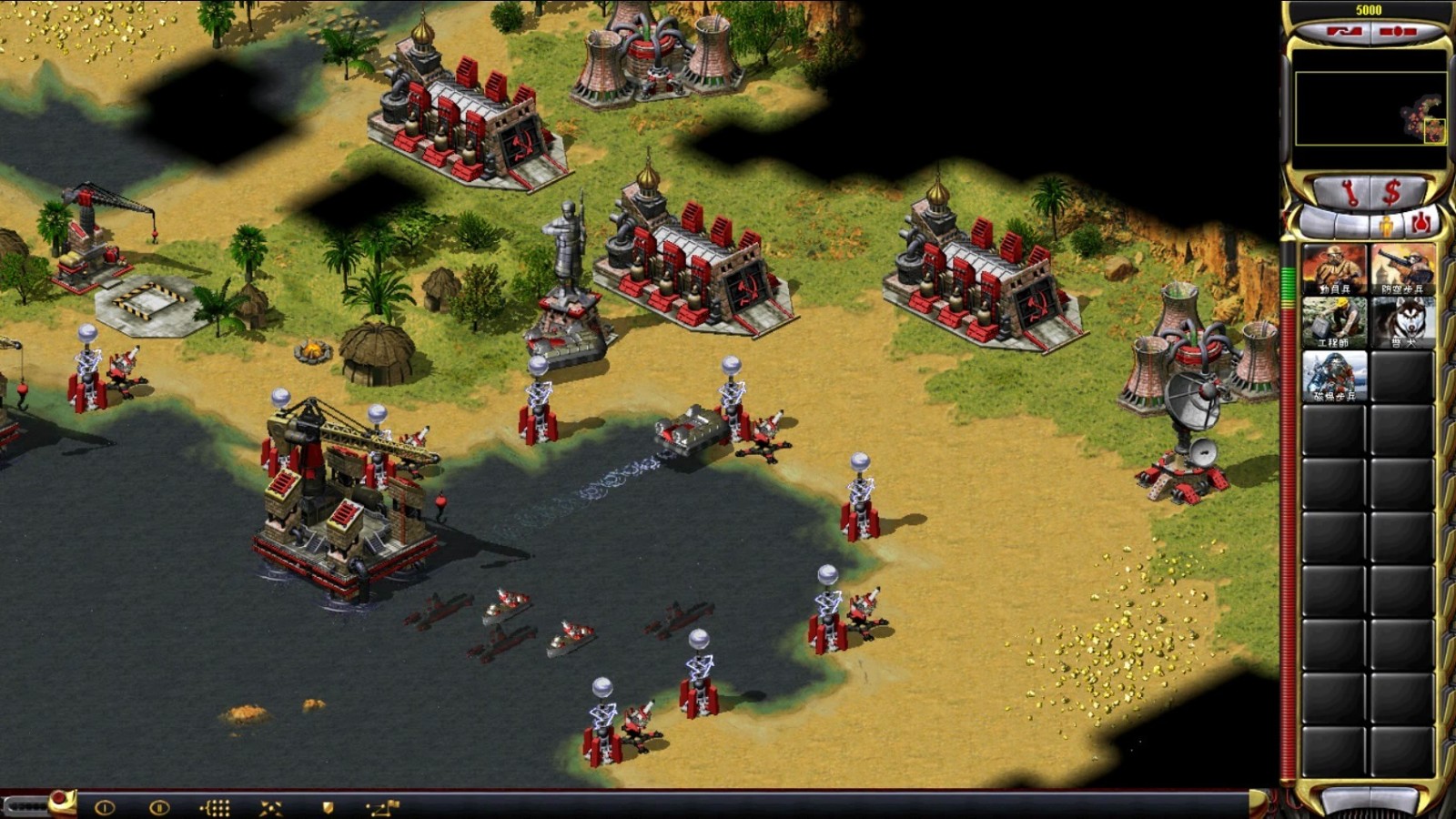Activate the dollar-sign sell button
1456x819 pixels.
coord(1391,193)
